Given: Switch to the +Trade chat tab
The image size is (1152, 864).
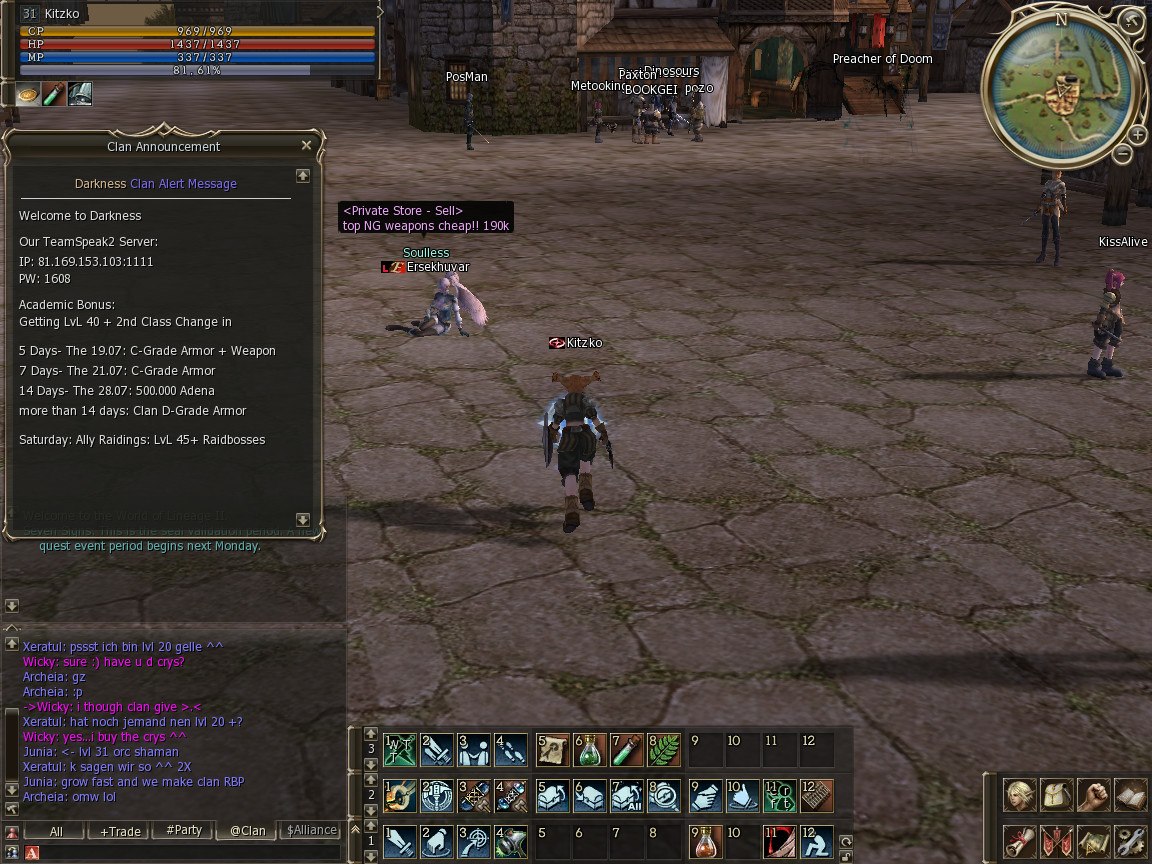Looking at the screenshot, I should [118, 831].
